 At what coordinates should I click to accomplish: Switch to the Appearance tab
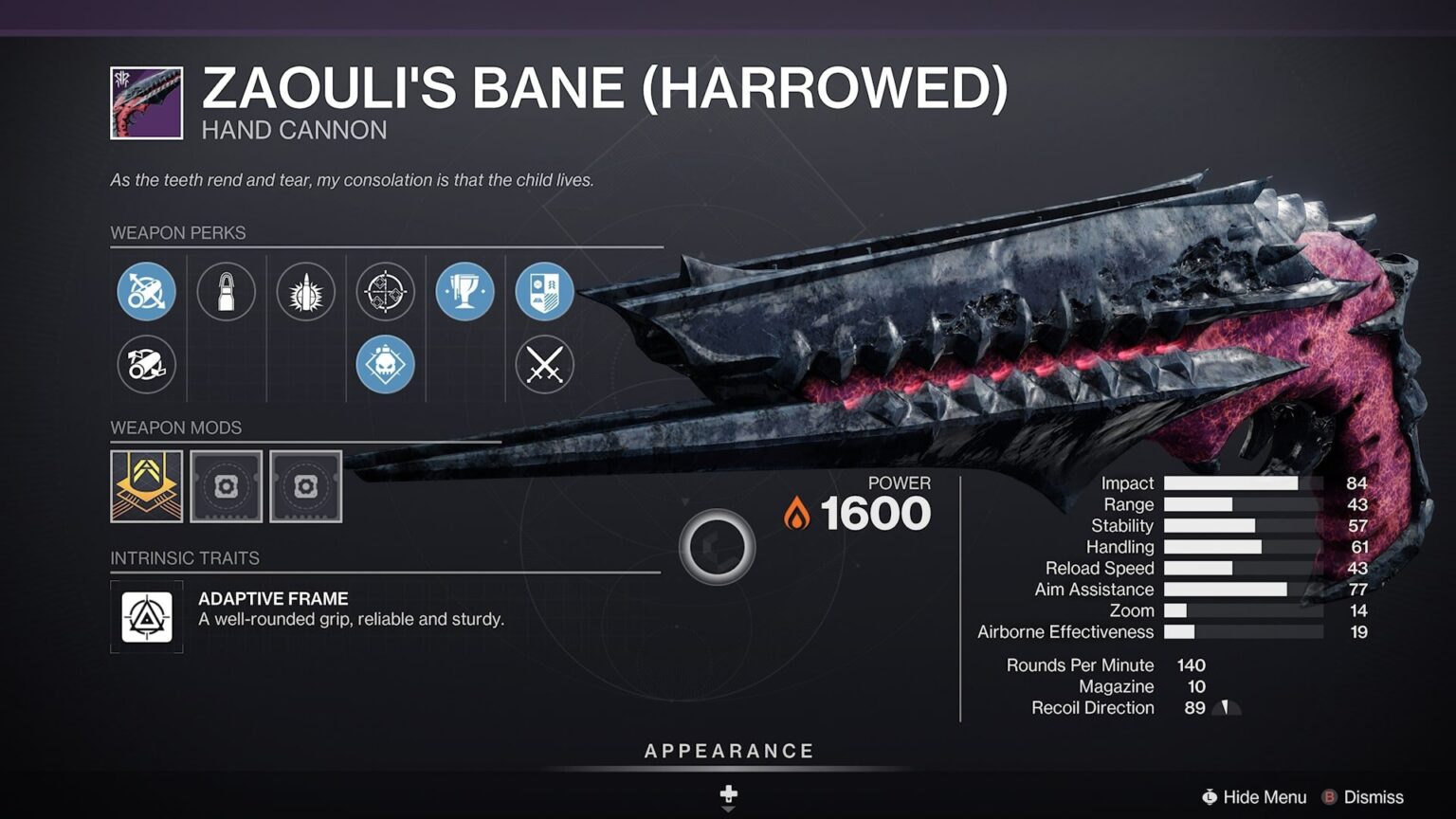pos(728,750)
